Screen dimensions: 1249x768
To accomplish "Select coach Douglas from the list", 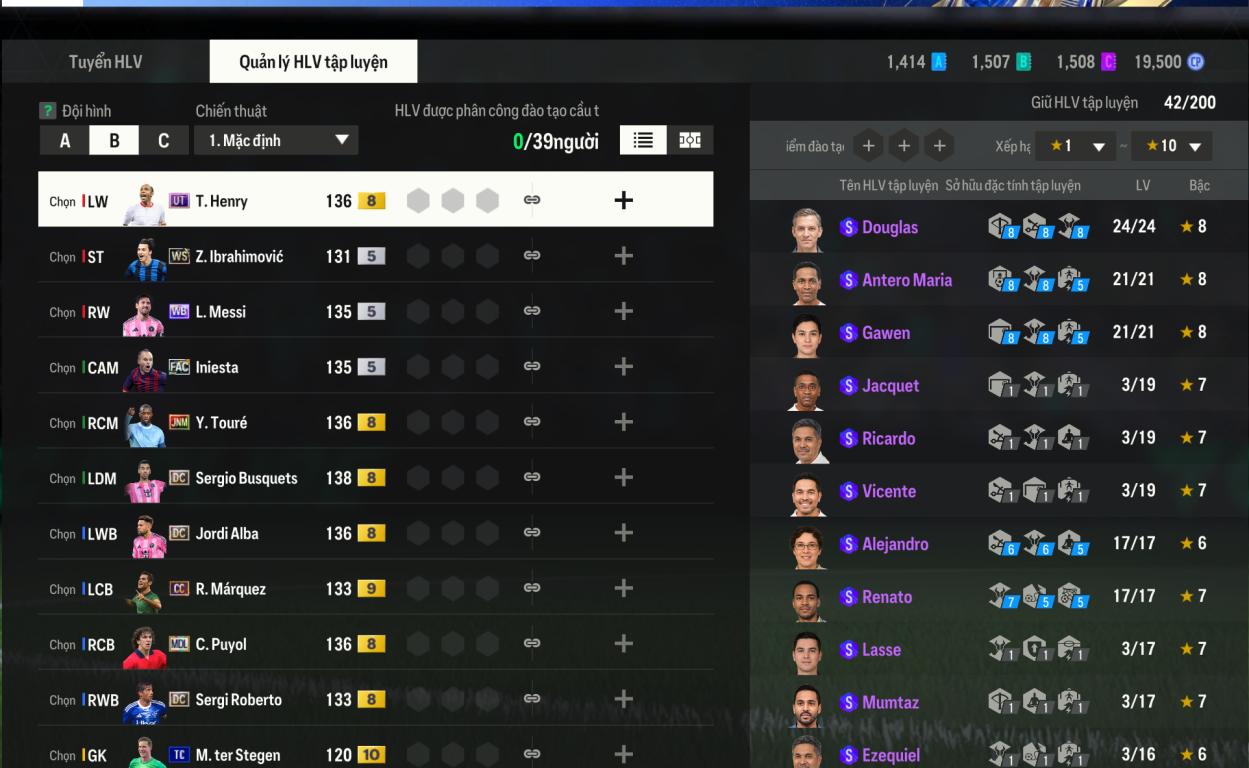I will [889, 227].
